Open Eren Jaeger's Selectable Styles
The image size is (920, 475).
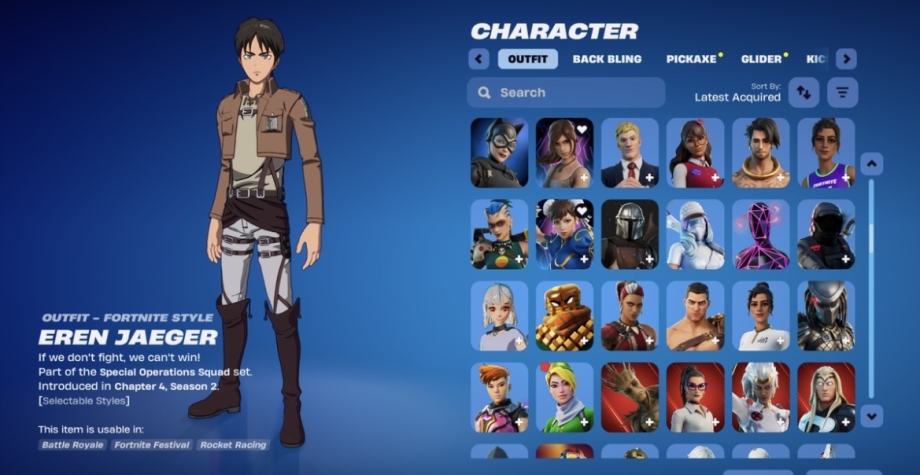84,401
